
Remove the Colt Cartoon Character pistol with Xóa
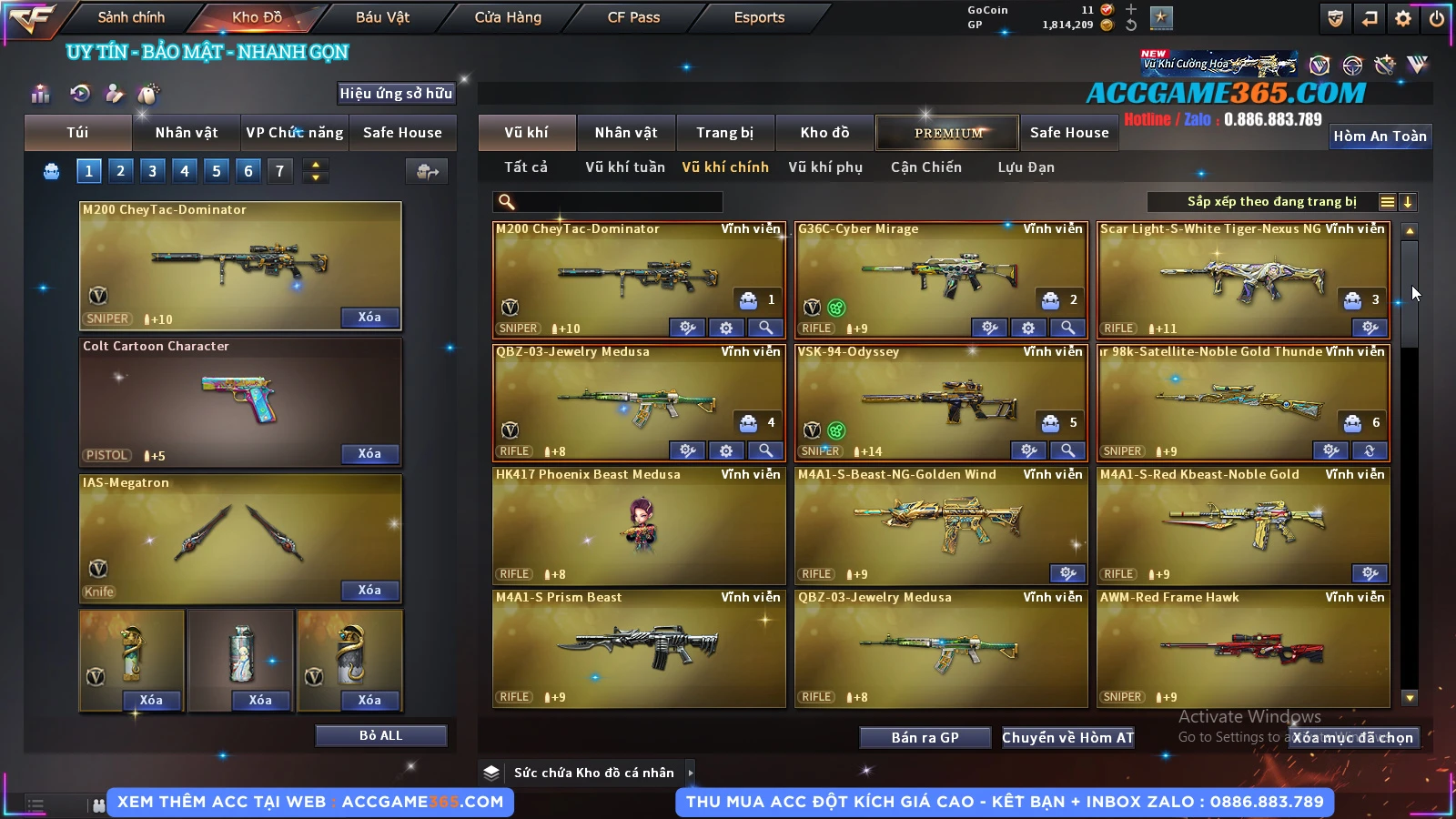point(369,453)
